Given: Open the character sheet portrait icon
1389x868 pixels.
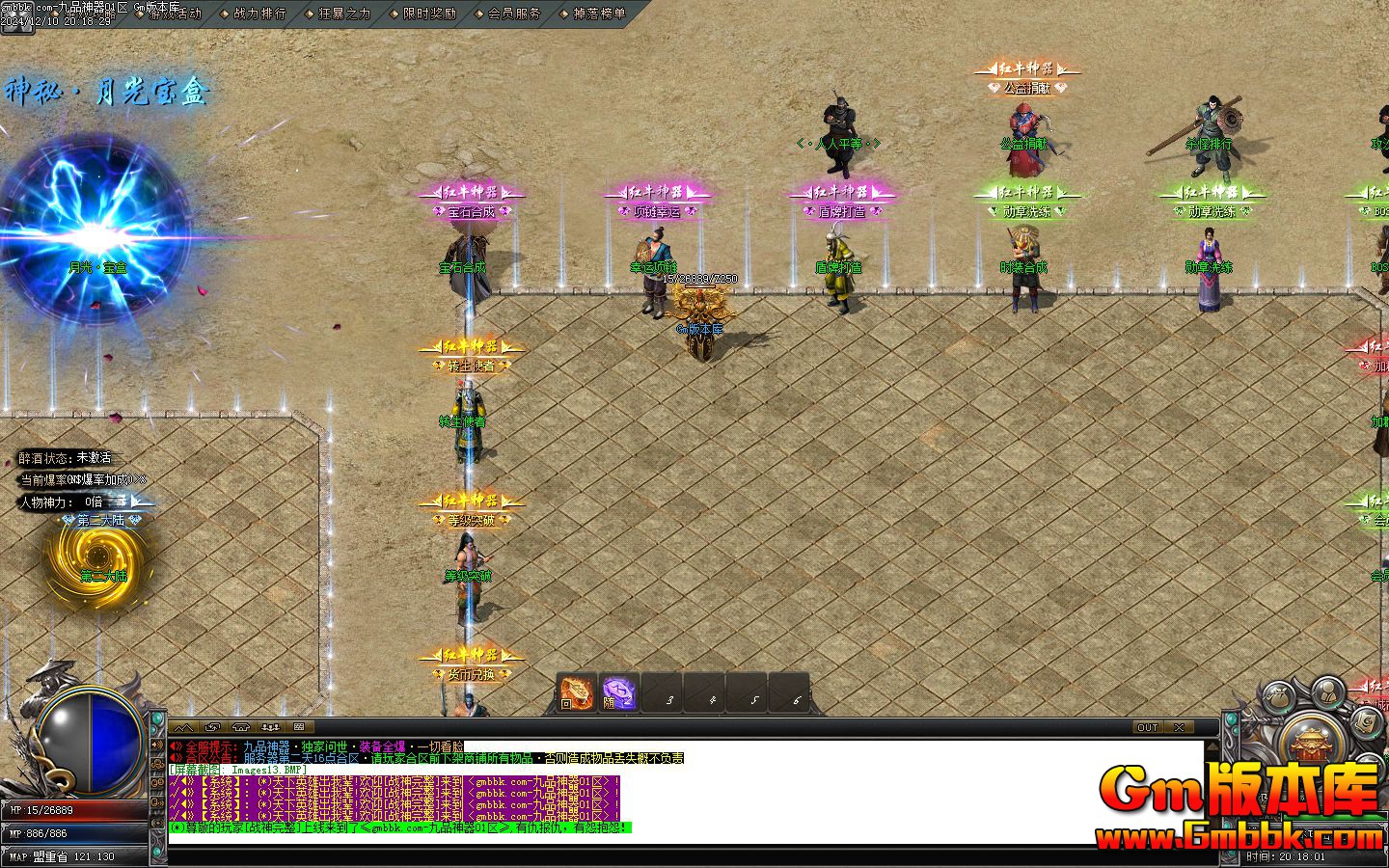Looking at the screenshot, I should 1327,690.
